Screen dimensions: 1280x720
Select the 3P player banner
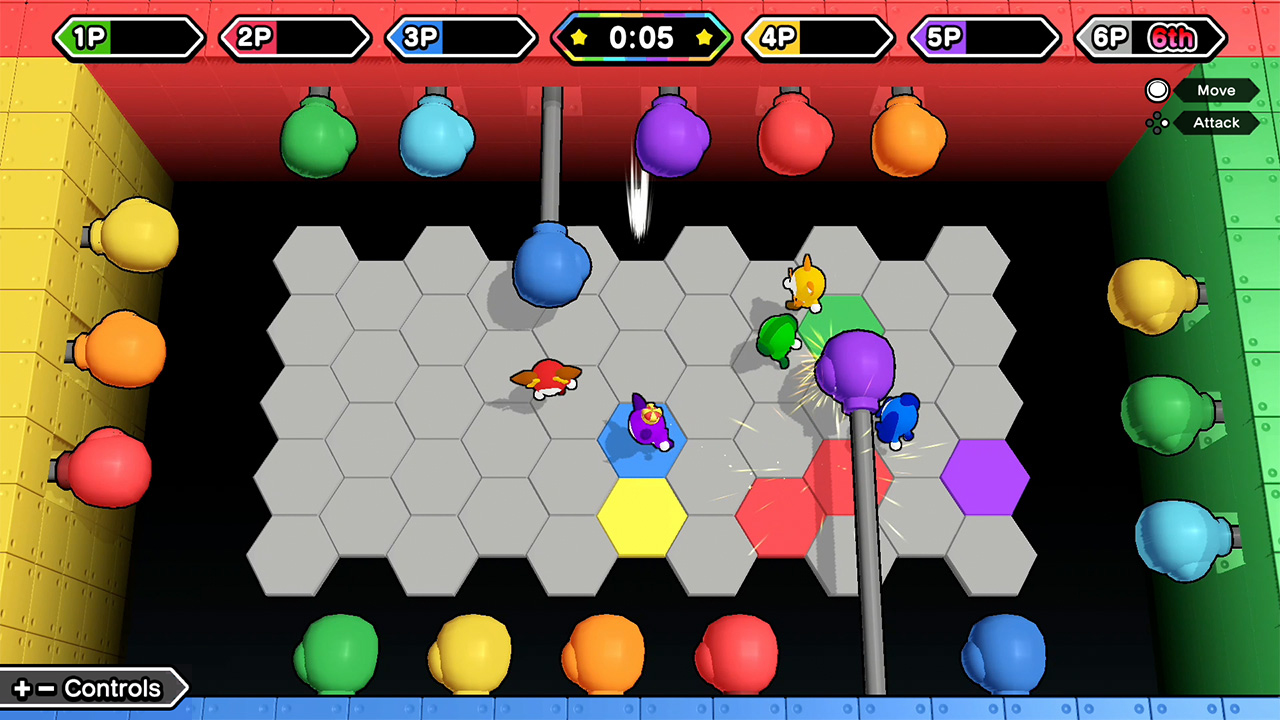[461, 38]
